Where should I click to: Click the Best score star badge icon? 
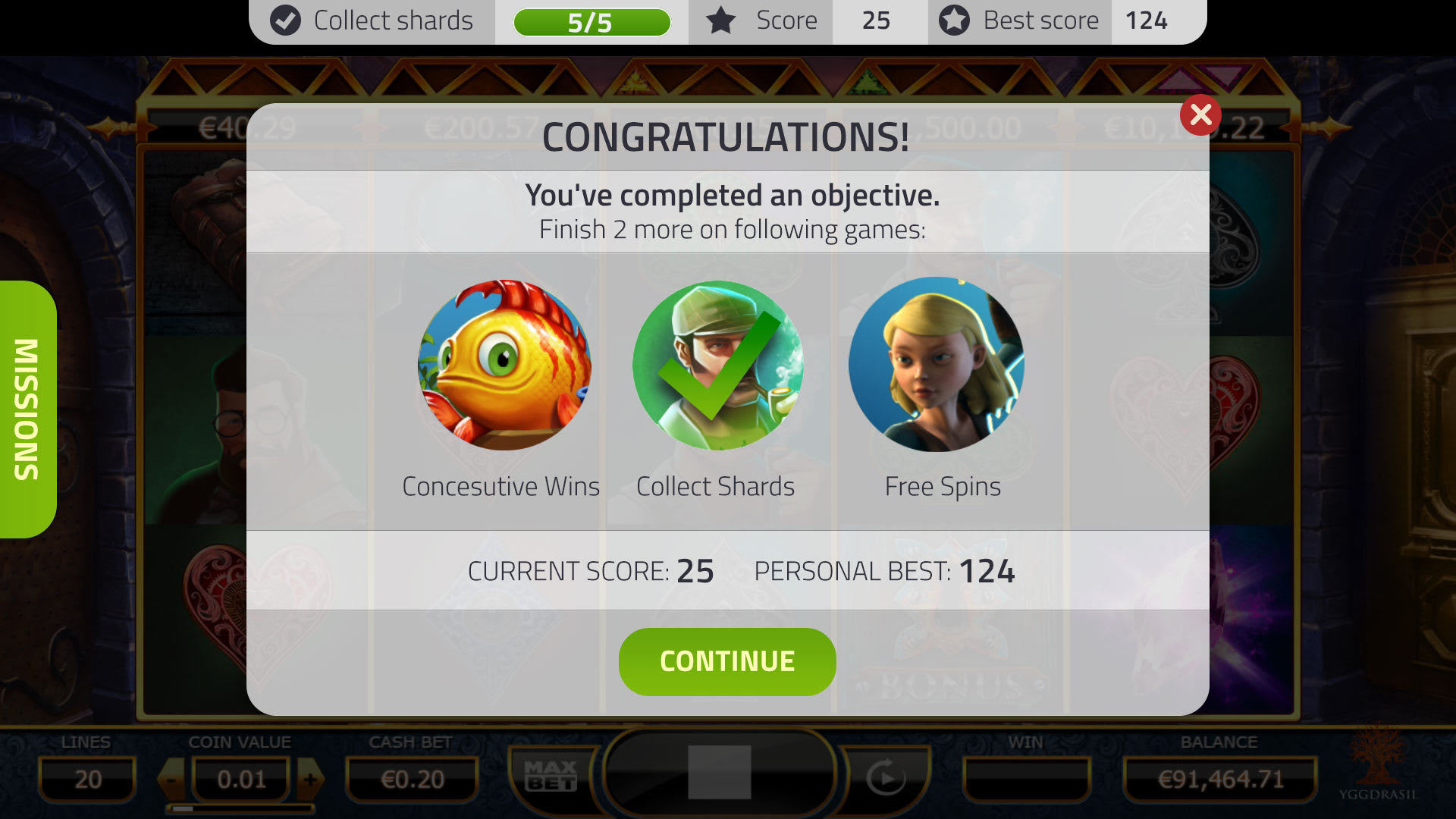[953, 20]
